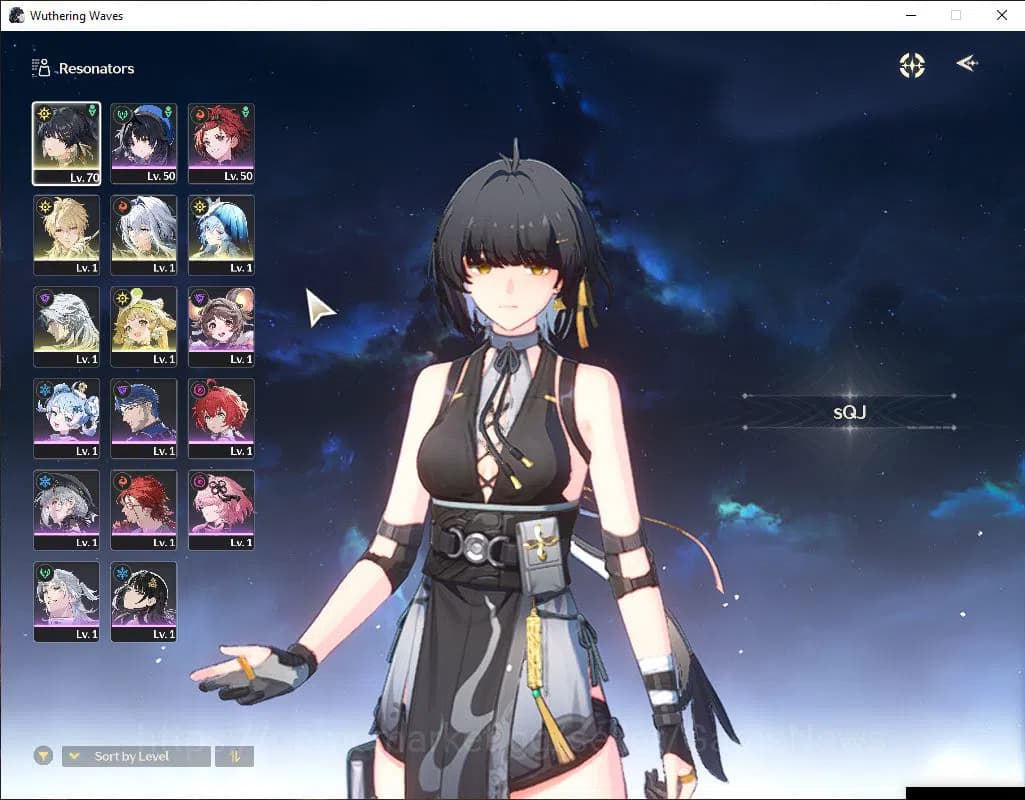Select the man wearing a blue cap

pos(144,418)
